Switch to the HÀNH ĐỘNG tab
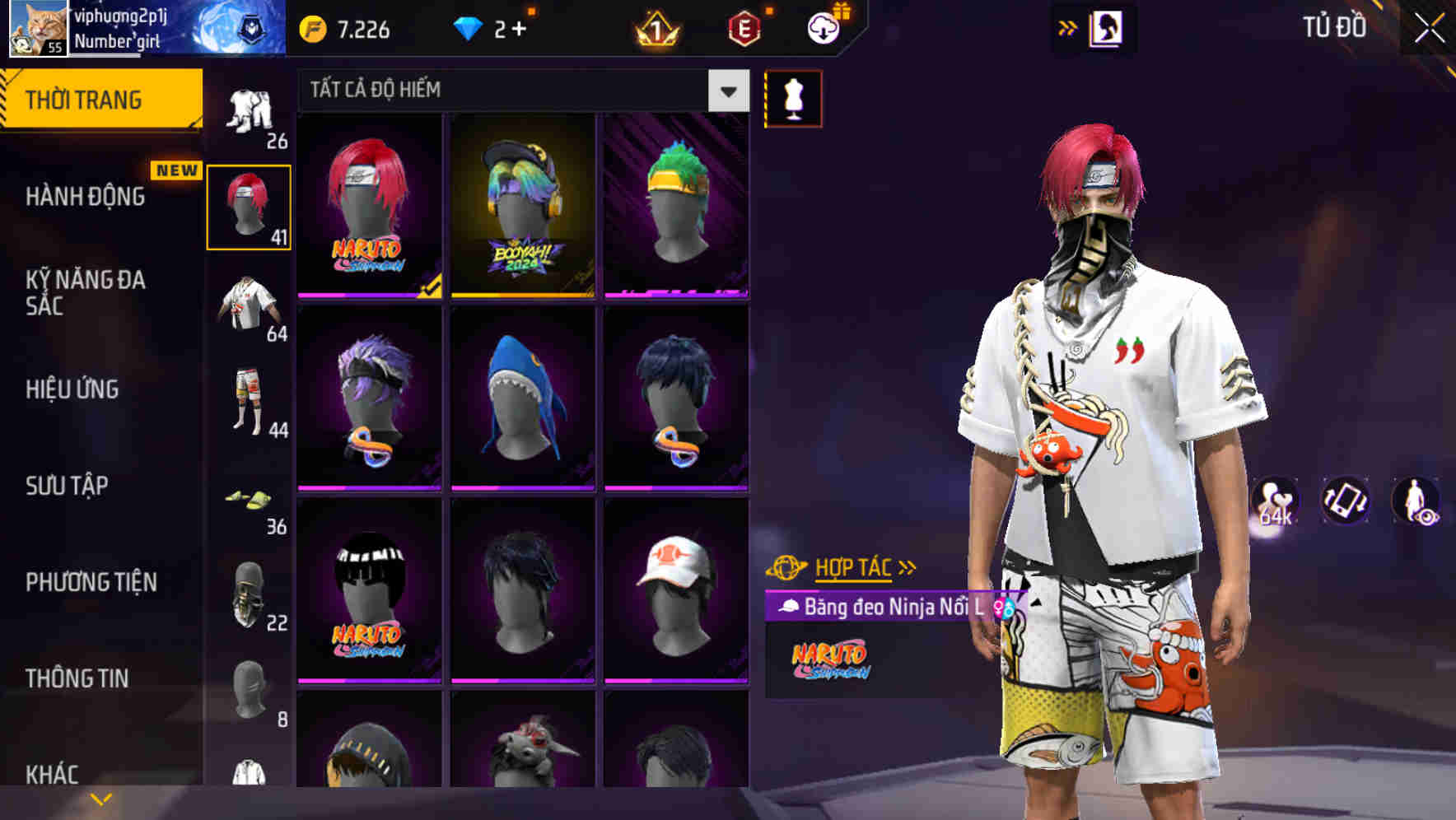1456x820 pixels. point(85,196)
